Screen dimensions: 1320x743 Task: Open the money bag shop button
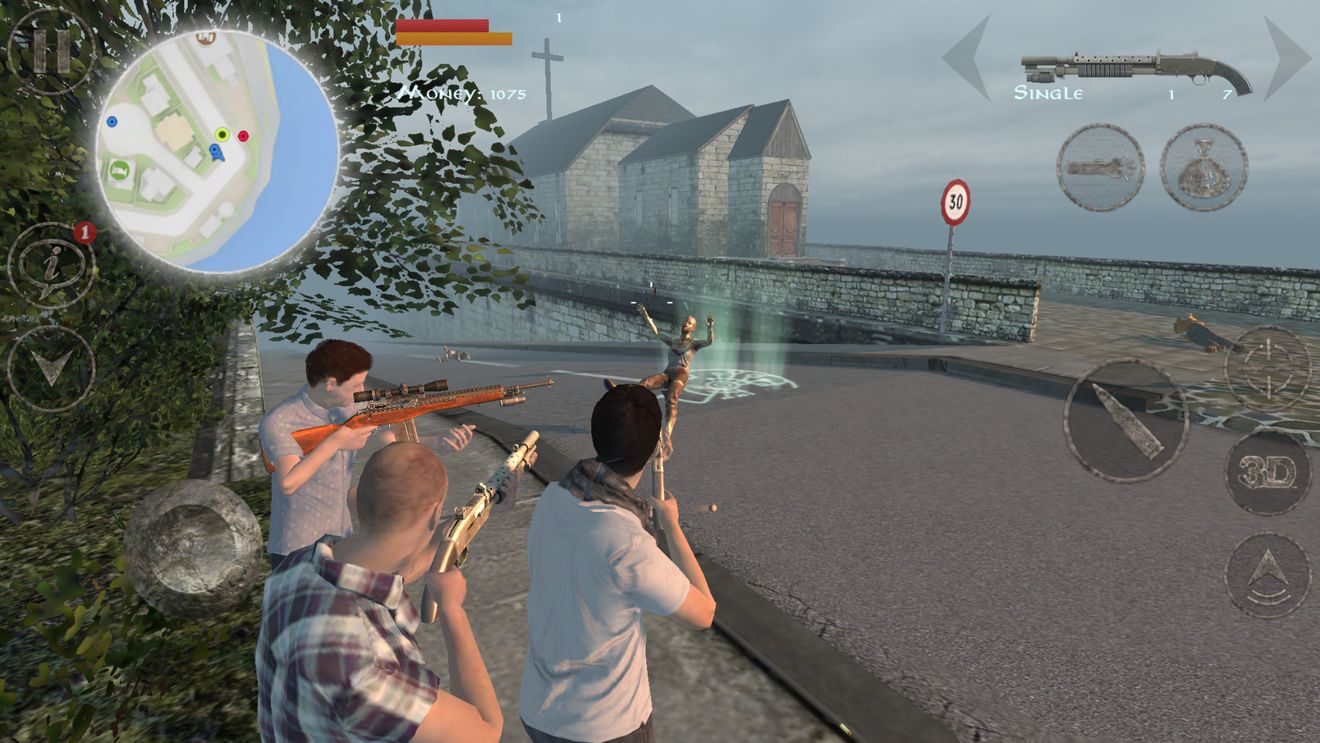1203,167
